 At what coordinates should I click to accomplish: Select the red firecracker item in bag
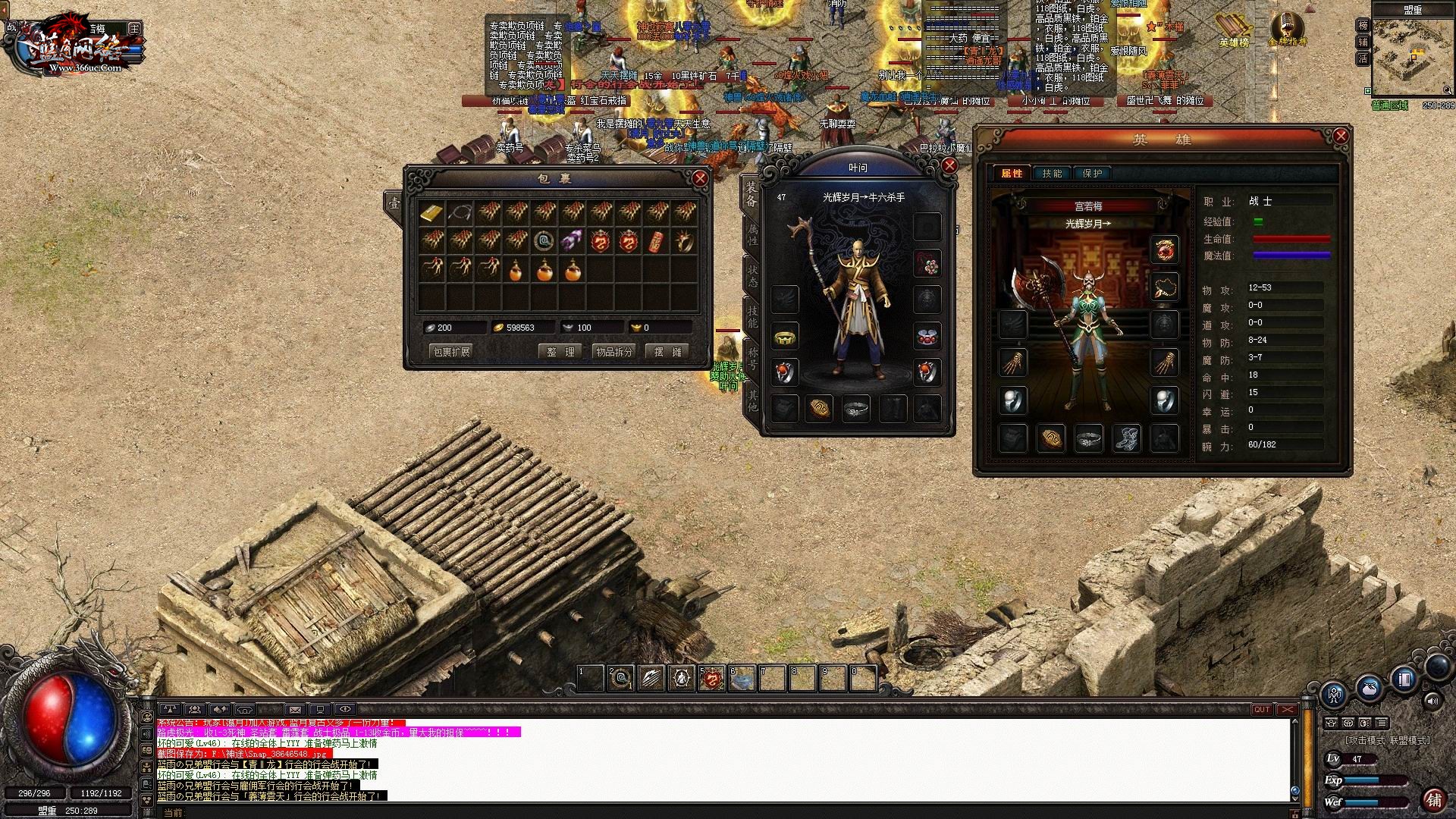657,241
